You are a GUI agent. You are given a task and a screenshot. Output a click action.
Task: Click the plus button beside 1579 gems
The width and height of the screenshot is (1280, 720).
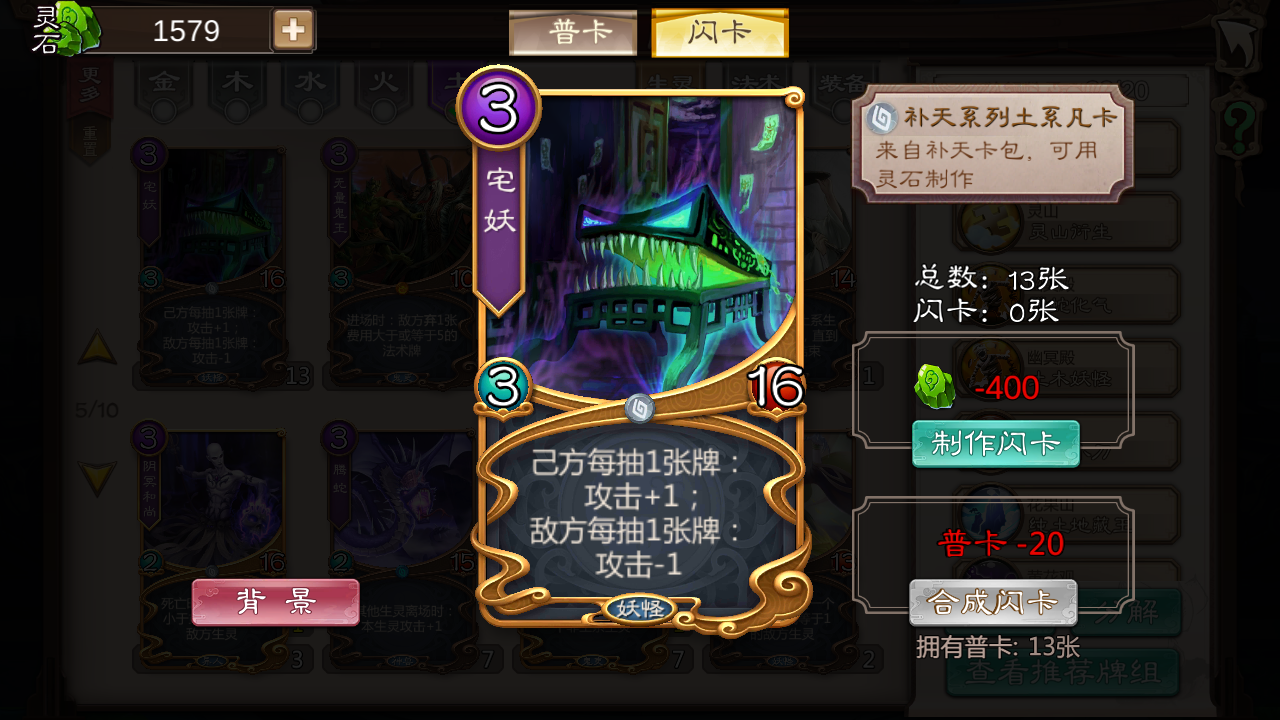(291, 29)
